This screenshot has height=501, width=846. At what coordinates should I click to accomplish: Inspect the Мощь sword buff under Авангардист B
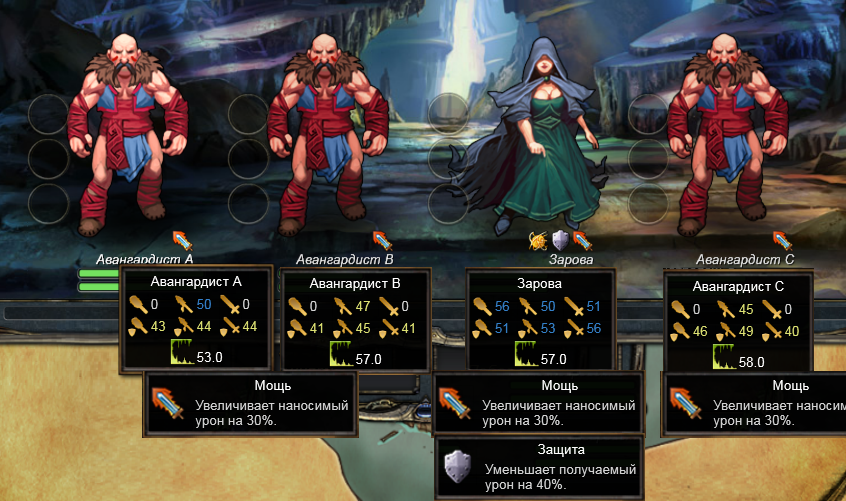point(383,240)
